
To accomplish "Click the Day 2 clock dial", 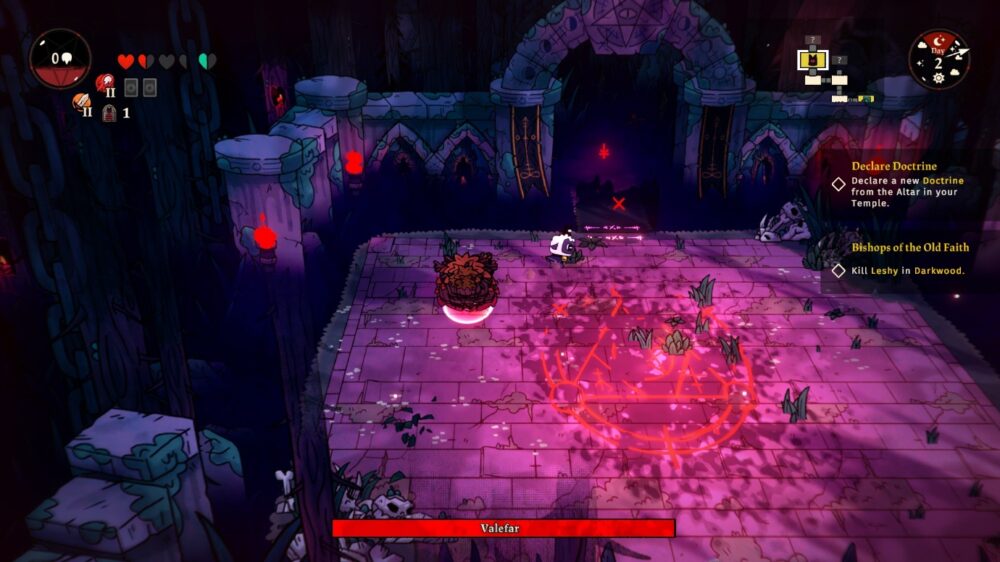I will (938, 59).
